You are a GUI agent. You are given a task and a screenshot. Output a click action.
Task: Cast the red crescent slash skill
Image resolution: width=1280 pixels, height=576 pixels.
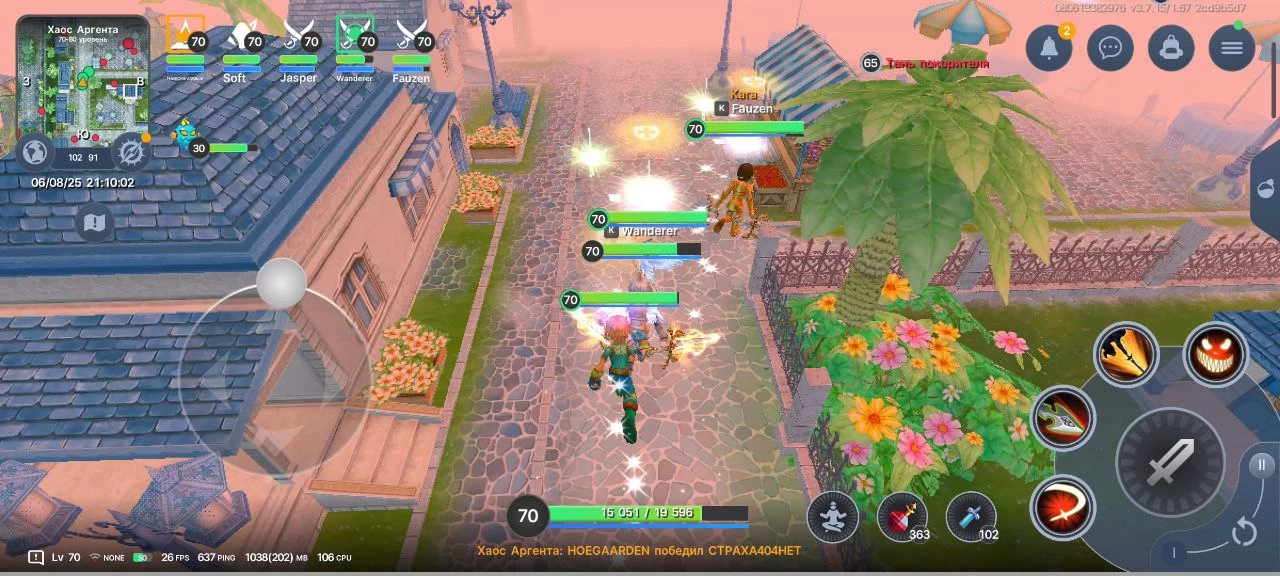click(x=1062, y=507)
